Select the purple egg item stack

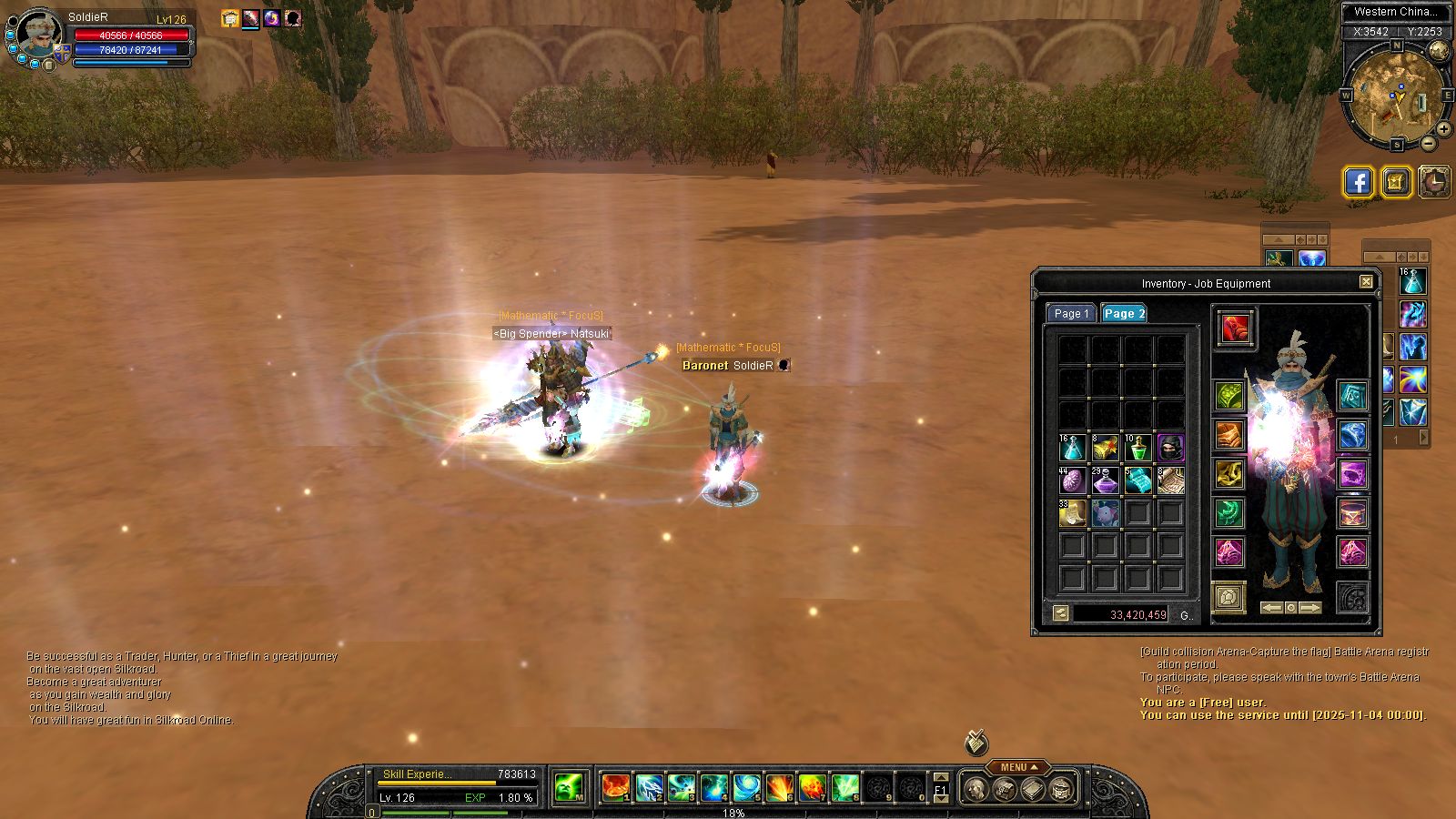pyautogui.click(x=1072, y=480)
